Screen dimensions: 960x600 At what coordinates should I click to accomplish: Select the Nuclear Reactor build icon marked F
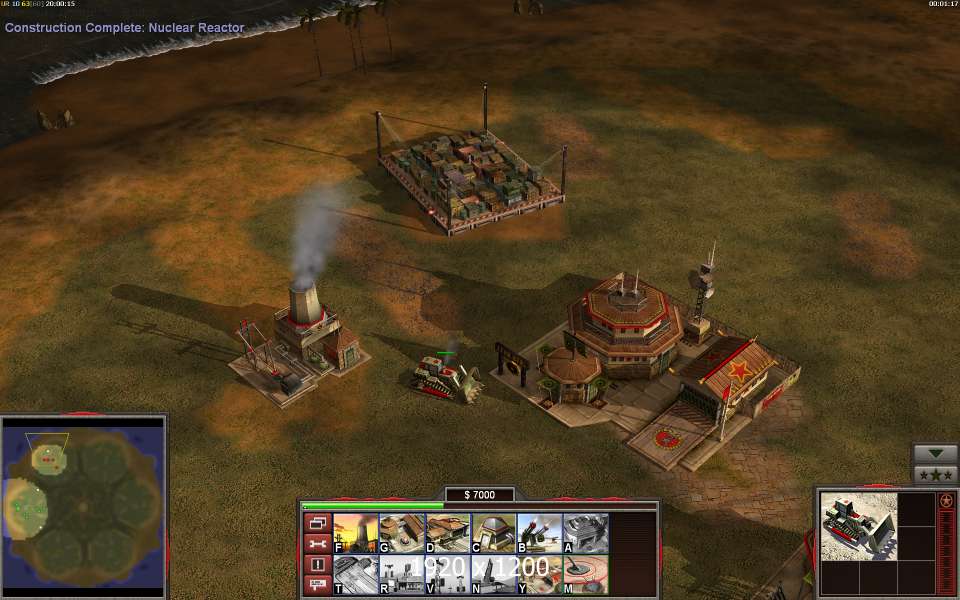(x=355, y=534)
